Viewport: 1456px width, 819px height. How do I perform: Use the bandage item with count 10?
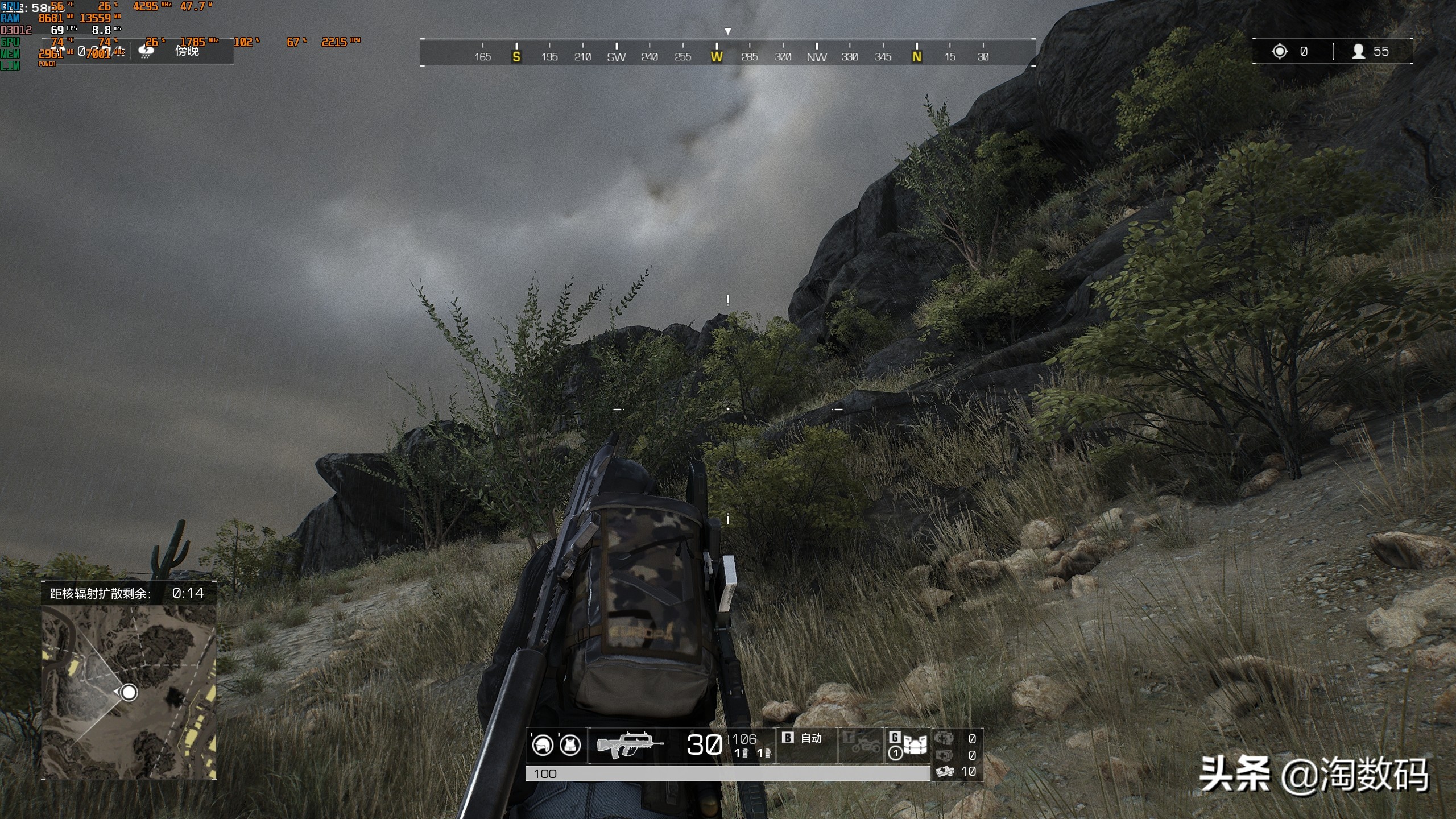pos(946,771)
